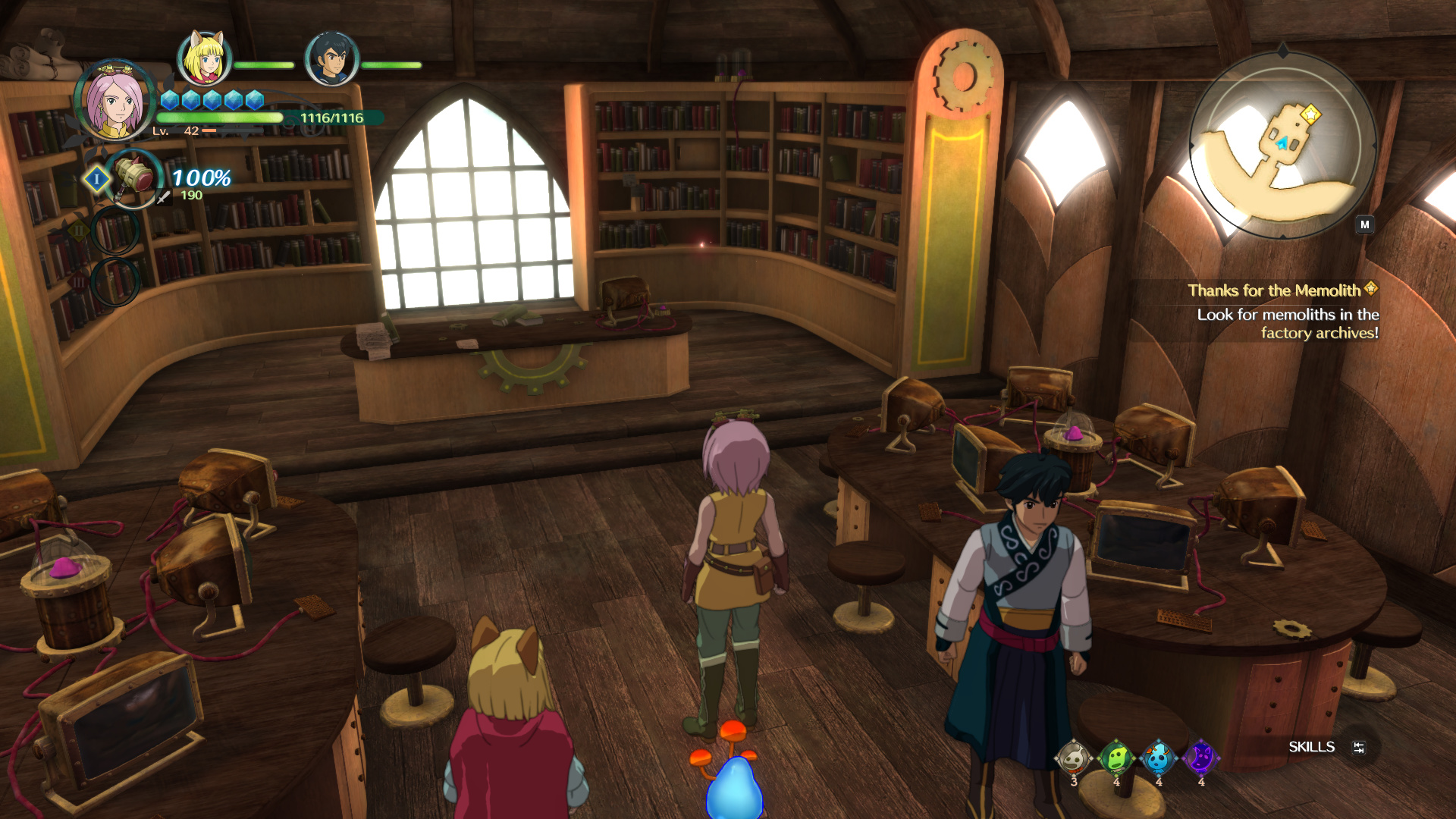Open the circular minimap
Image resolution: width=1456 pixels, height=819 pixels.
point(1283,145)
